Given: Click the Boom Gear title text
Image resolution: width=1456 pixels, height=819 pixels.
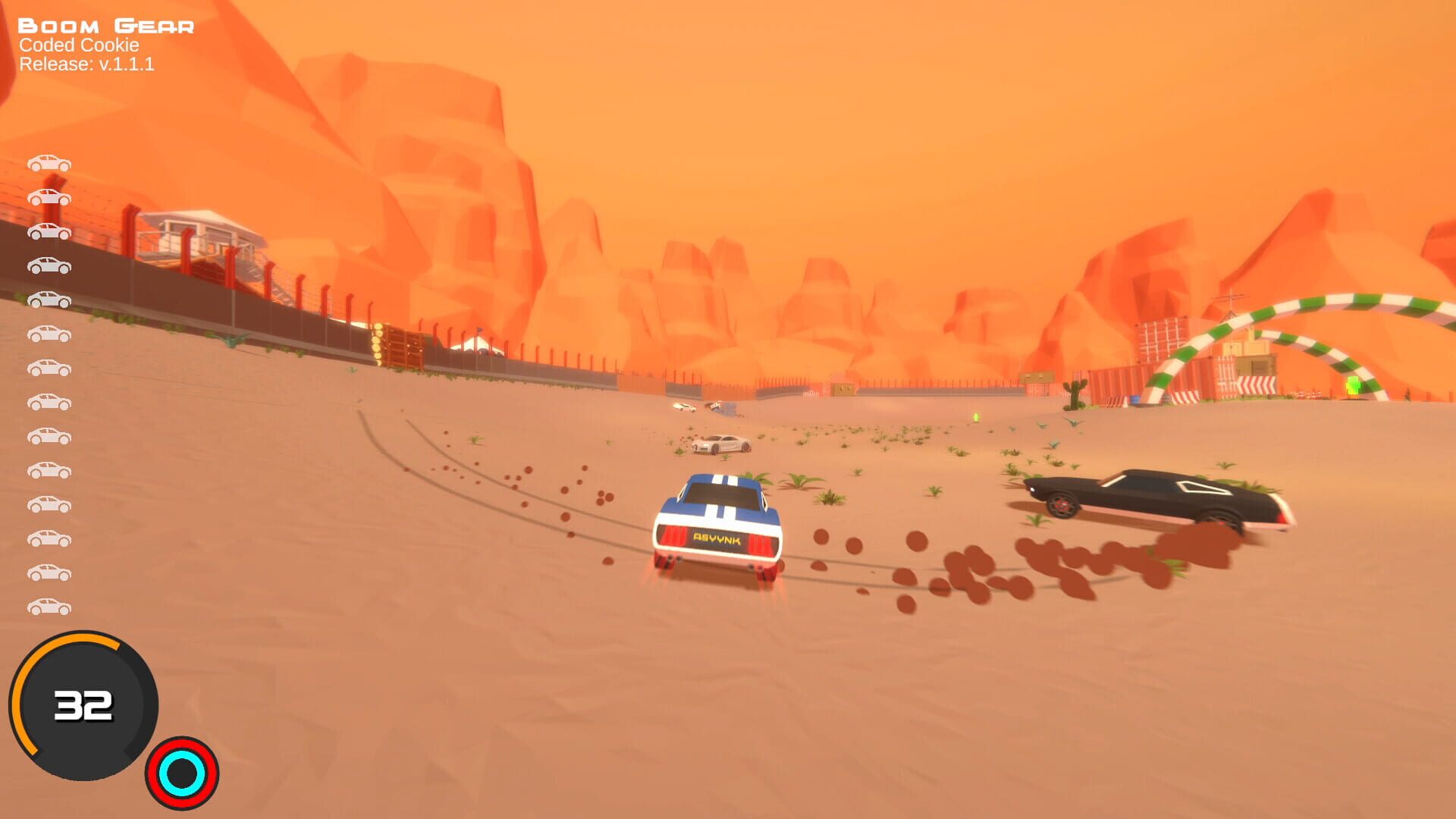Looking at the screenshot, I should click(x=106, y=25).
